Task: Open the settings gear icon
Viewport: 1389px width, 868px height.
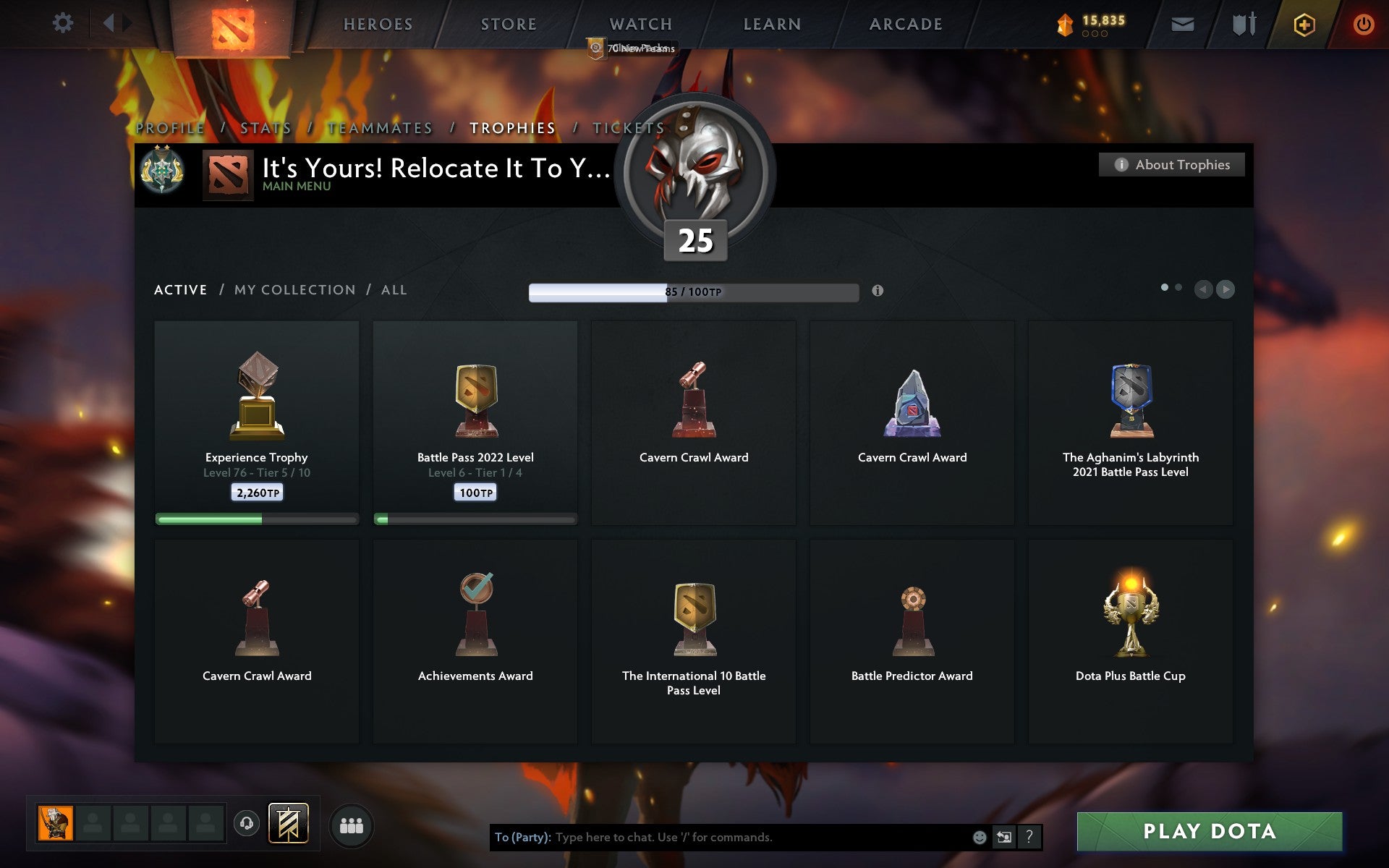Action: [64, 22]
